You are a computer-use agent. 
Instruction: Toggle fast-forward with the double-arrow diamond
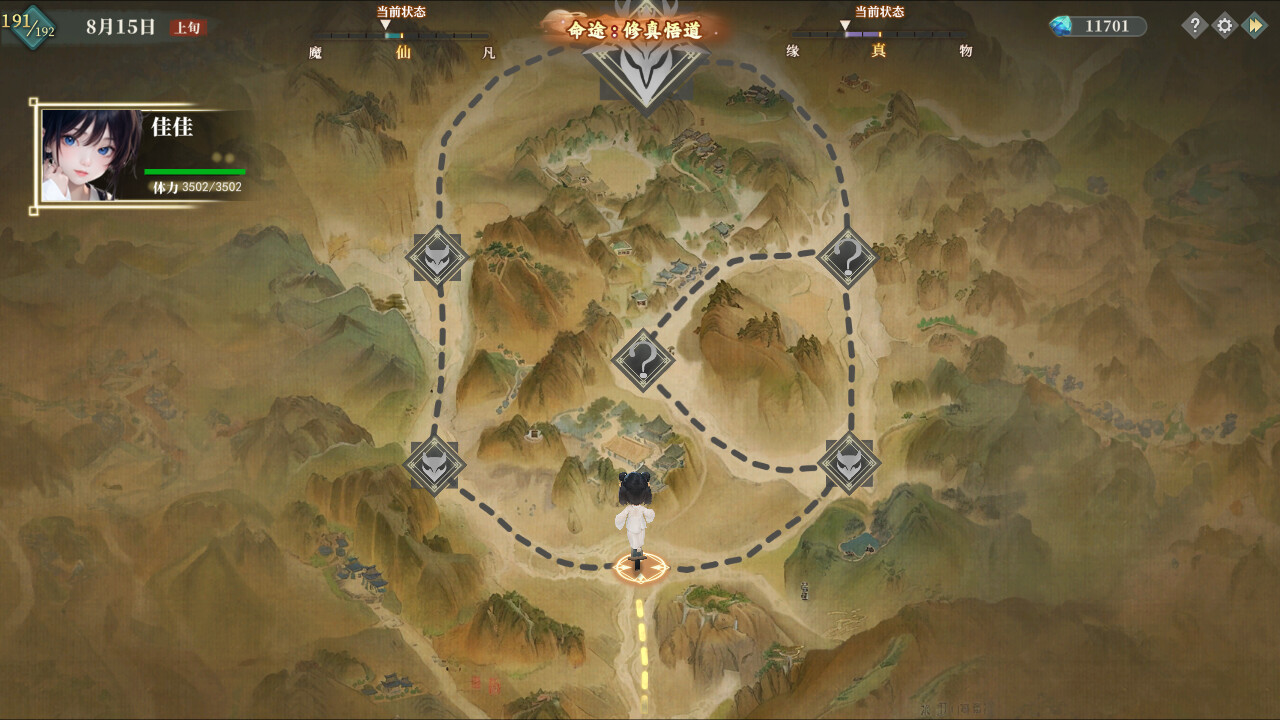point(1254,26)
